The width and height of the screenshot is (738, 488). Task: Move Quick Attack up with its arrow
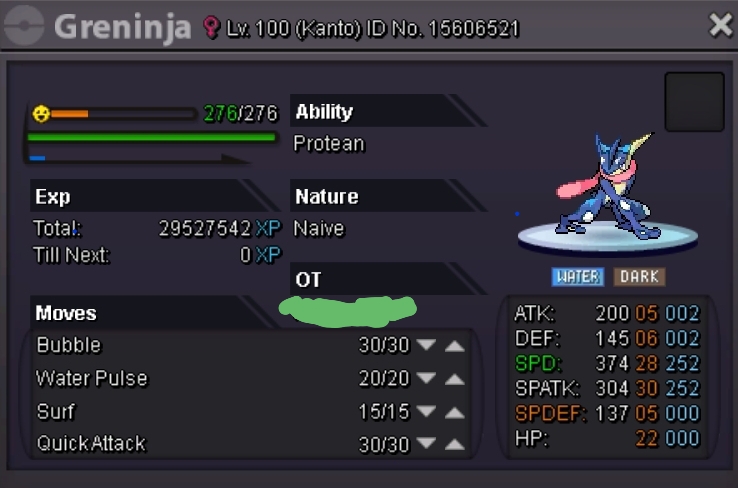(455, 444)
